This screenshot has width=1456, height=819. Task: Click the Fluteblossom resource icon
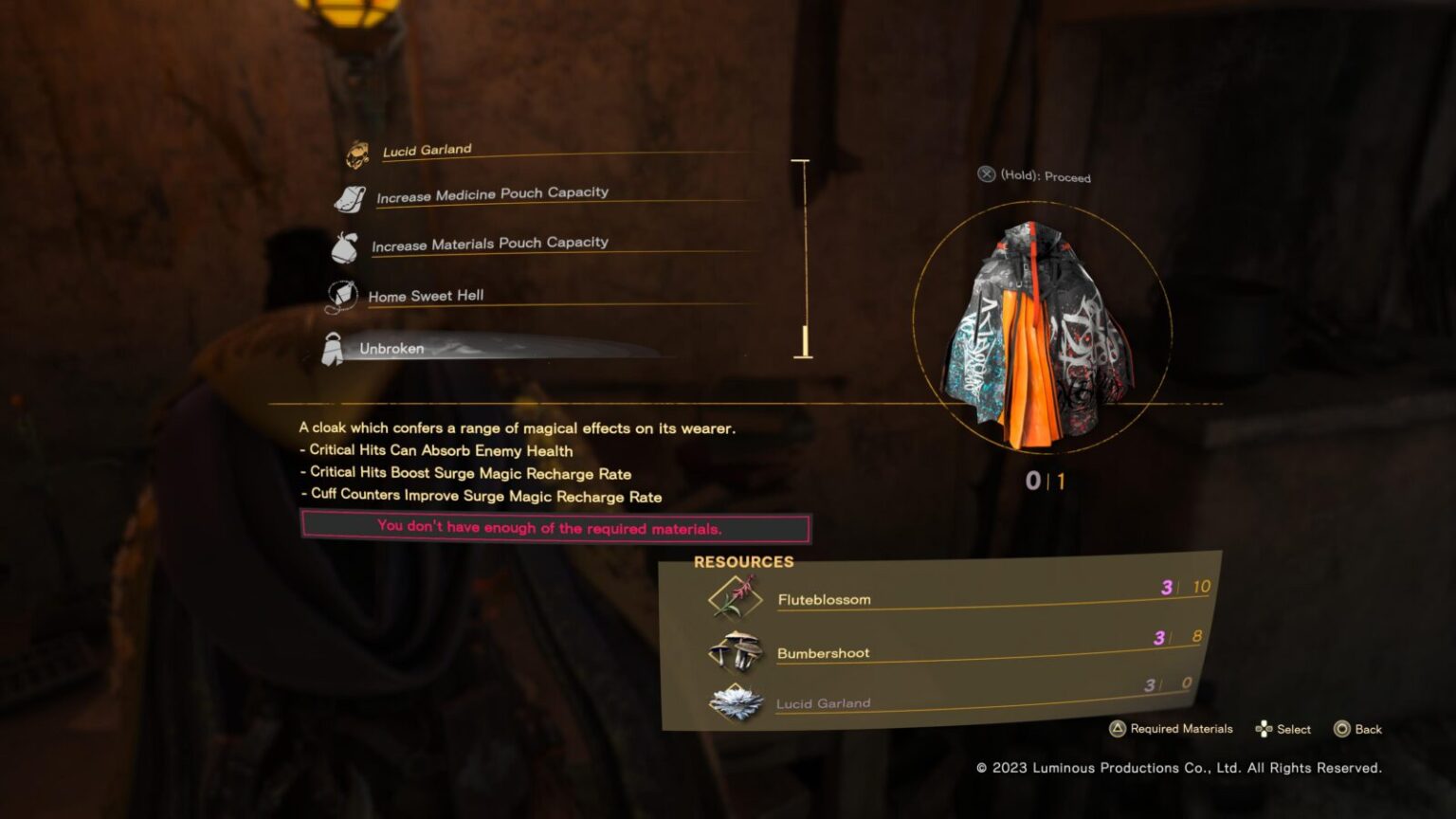tap(732, 593)
